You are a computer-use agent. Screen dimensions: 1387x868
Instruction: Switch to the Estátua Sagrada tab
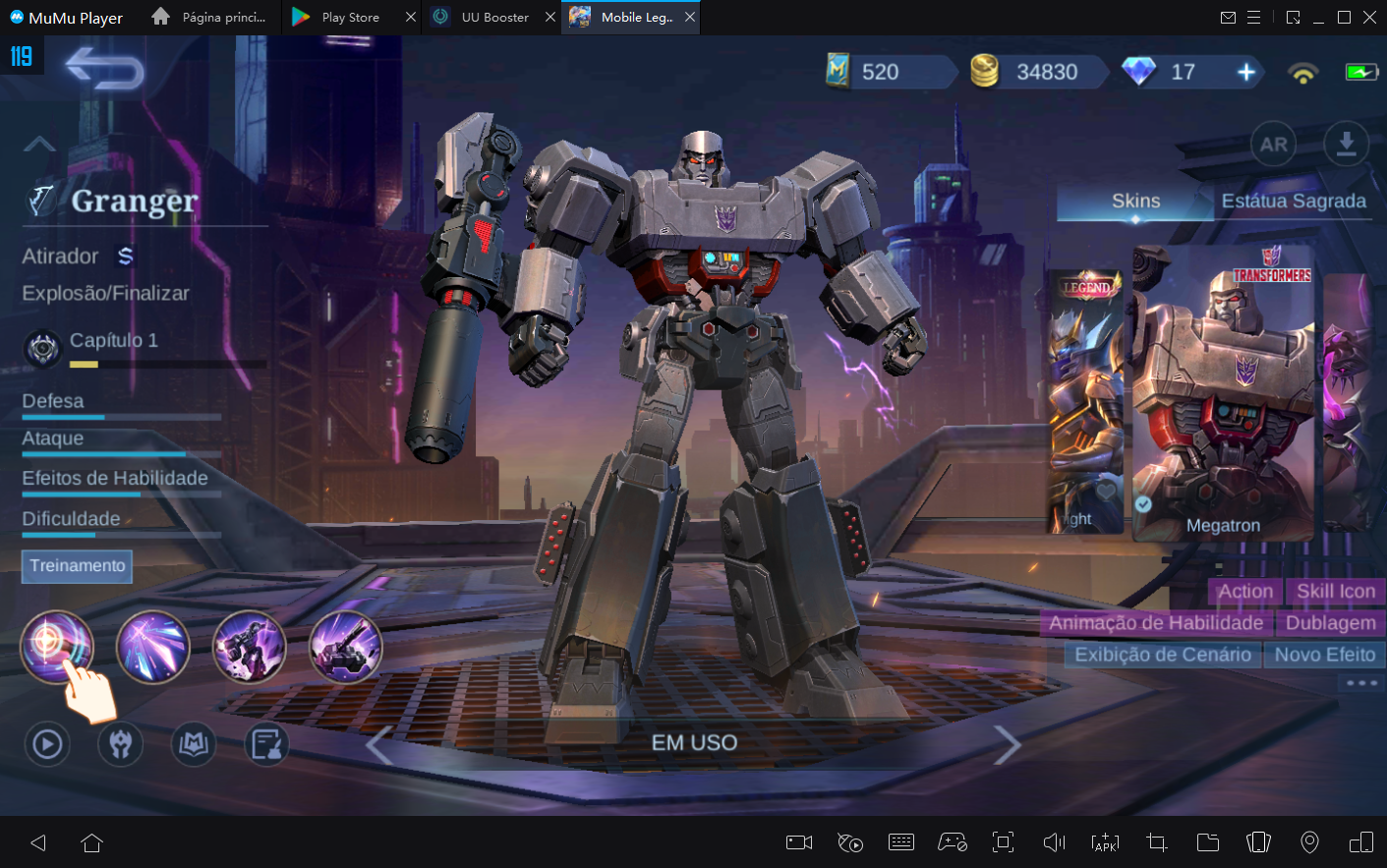point(1293,201)
